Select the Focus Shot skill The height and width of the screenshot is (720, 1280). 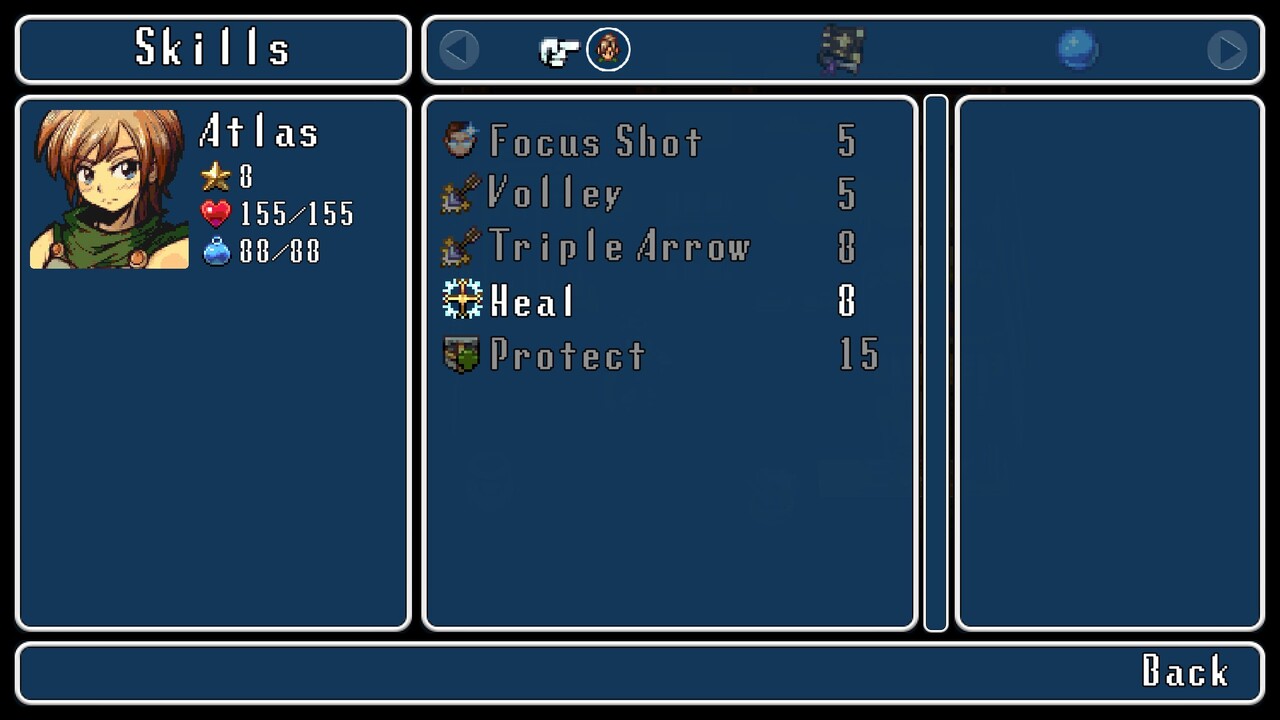coord(595,141)
